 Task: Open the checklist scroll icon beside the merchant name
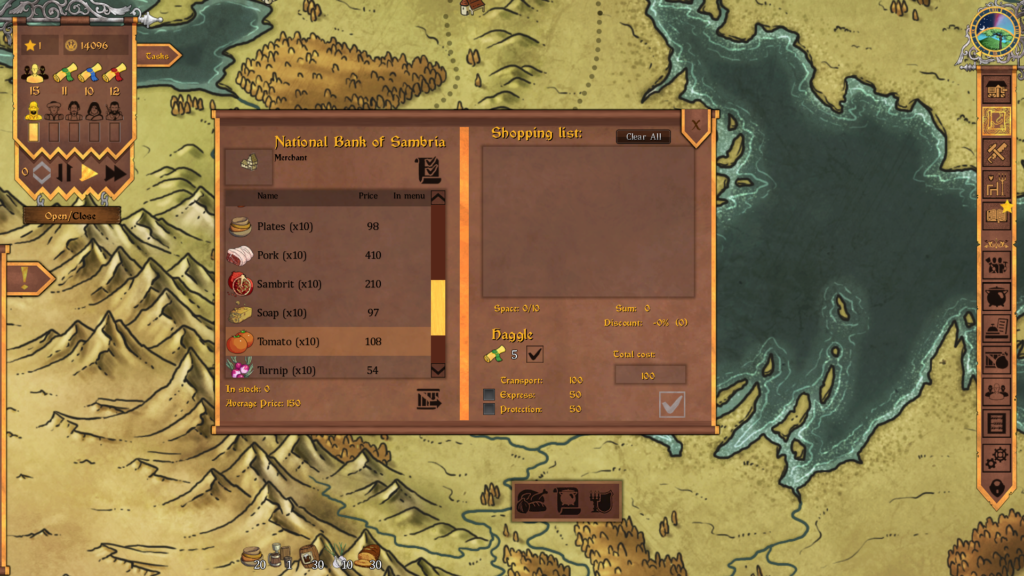(x=428, y=170)
